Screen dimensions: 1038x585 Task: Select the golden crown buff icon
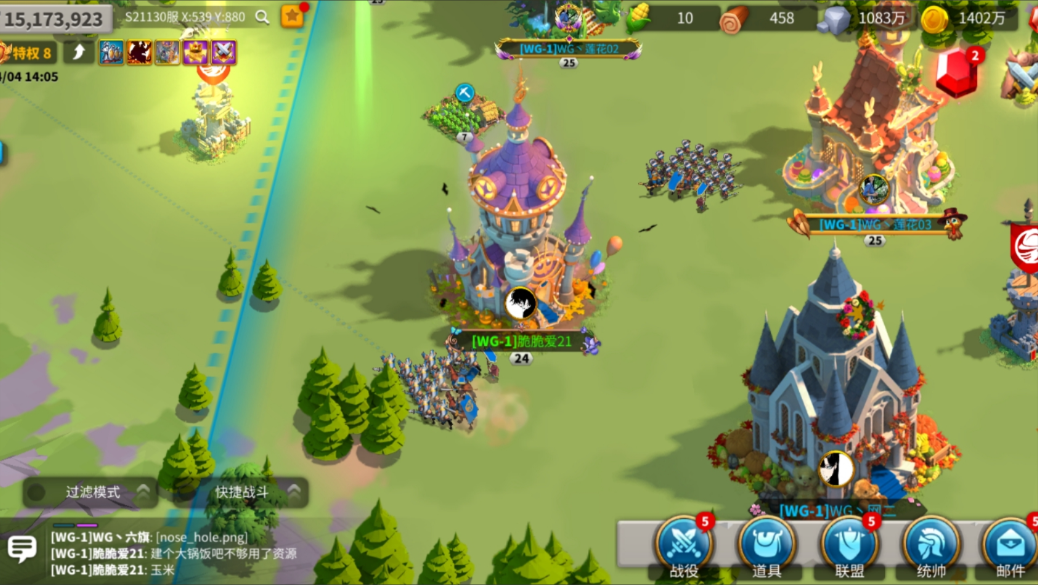[x=195, y=53]
